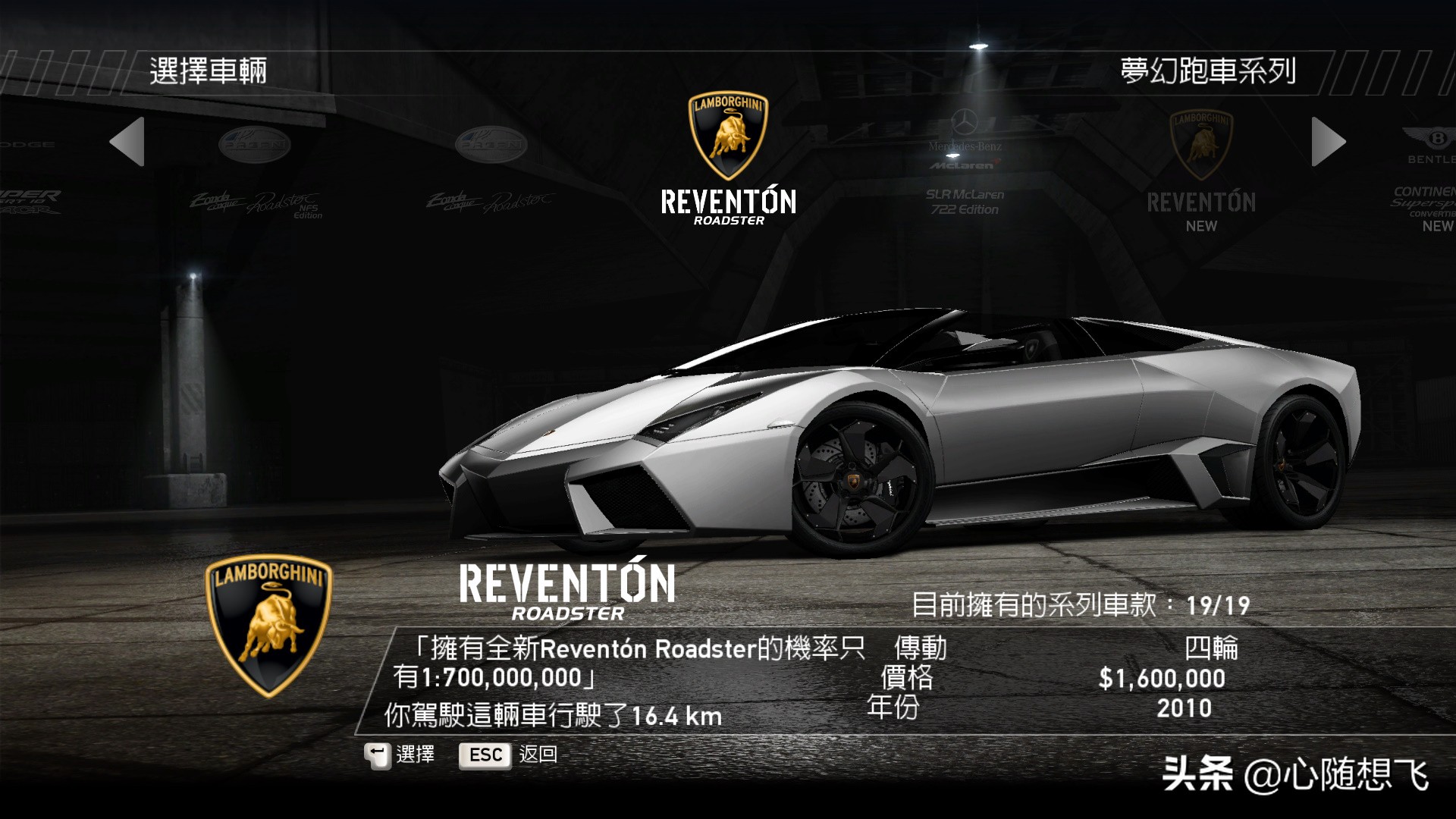Image resolution: width=1456 pixels, height=819 pixels.
Task: Click the left arrow to browse previous cars
Action: (127, 142)
